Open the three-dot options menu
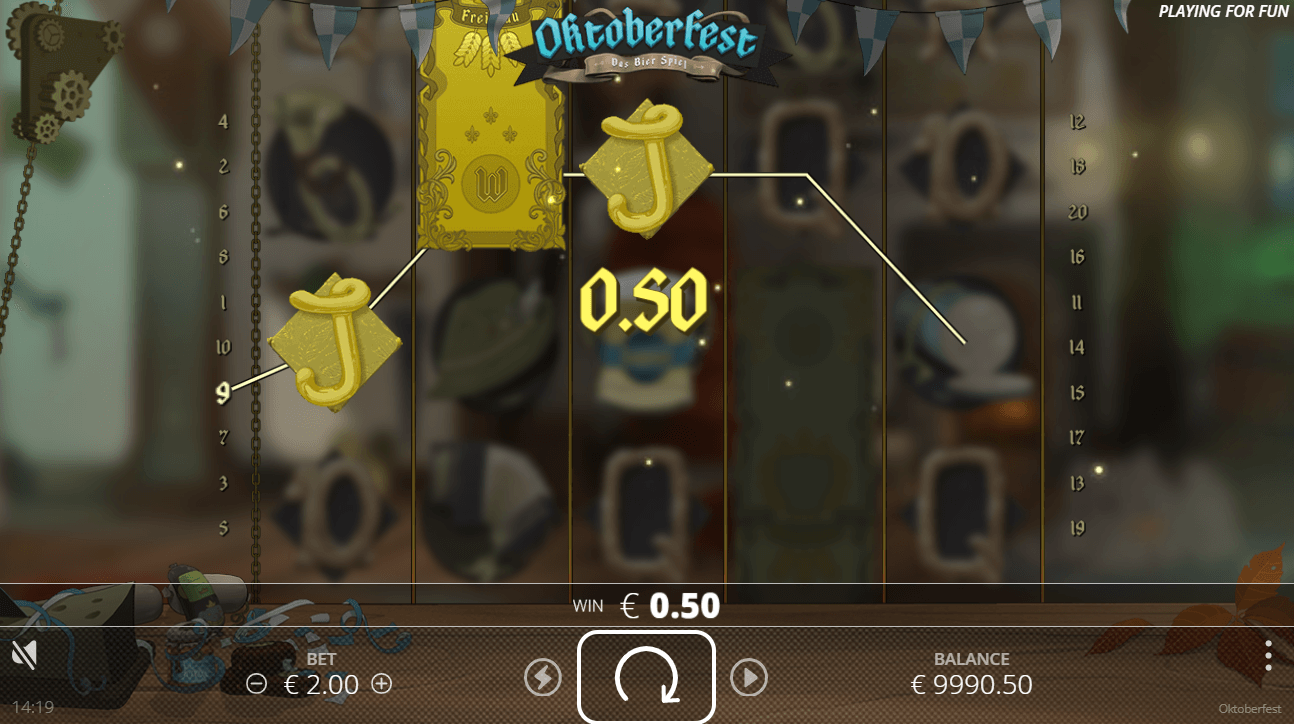The image size is (1294, 724). 1268,655
